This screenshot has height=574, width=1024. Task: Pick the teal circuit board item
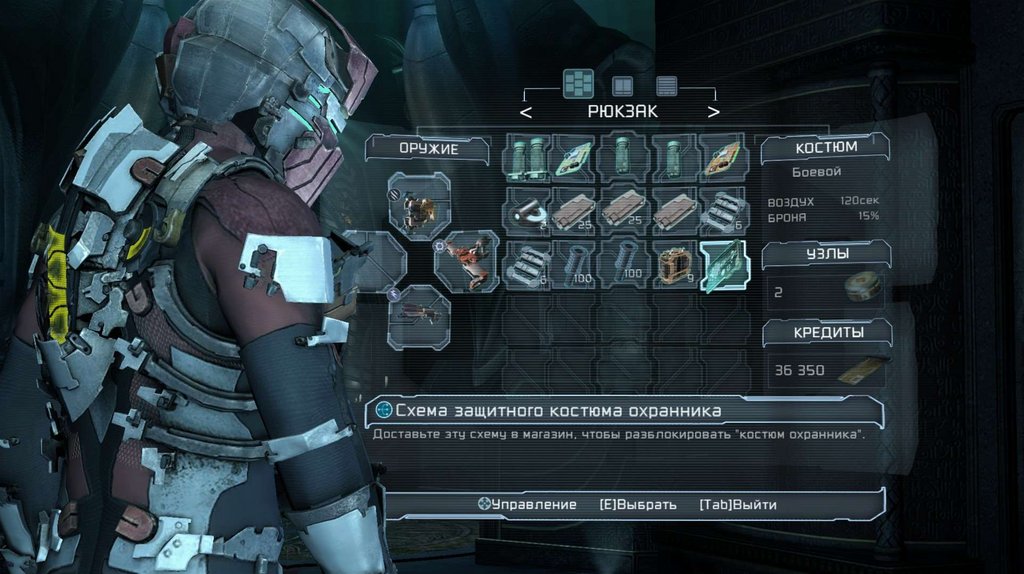point(577,158)
